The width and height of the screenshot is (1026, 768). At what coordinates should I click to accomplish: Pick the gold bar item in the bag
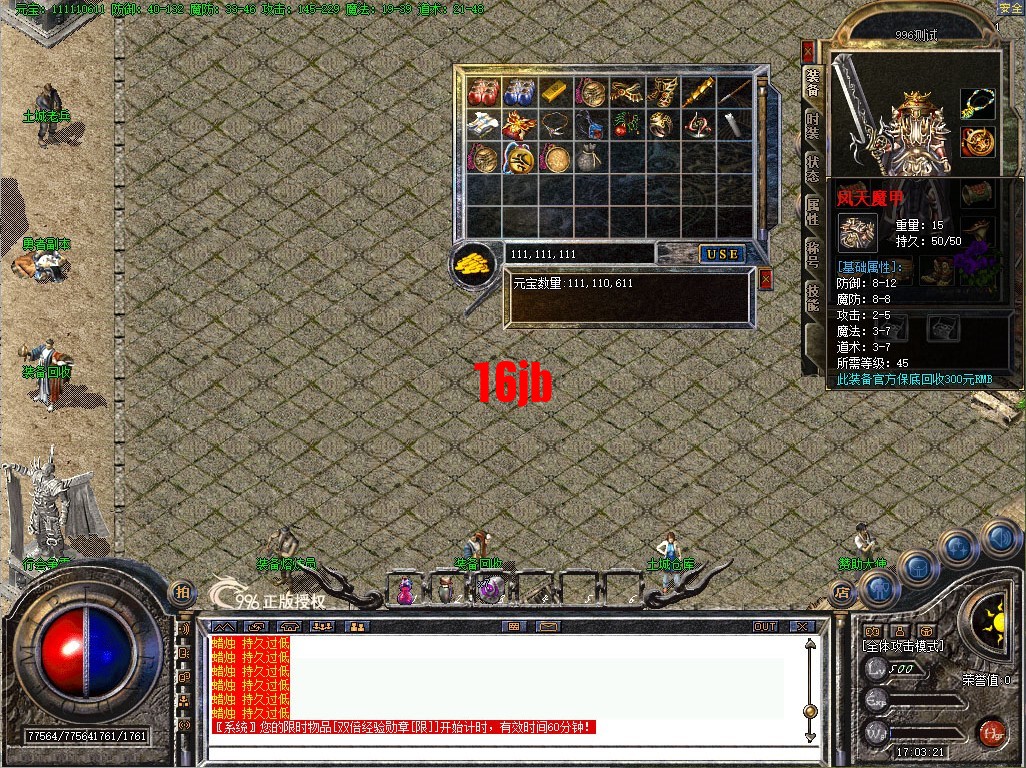553,91
